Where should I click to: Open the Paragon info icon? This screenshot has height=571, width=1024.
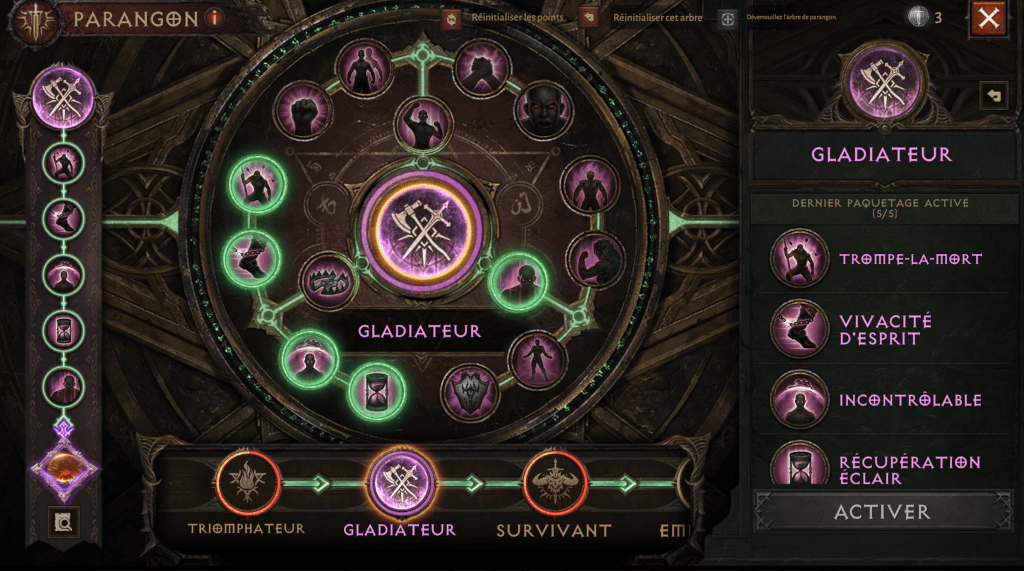[x=214, y=18]
